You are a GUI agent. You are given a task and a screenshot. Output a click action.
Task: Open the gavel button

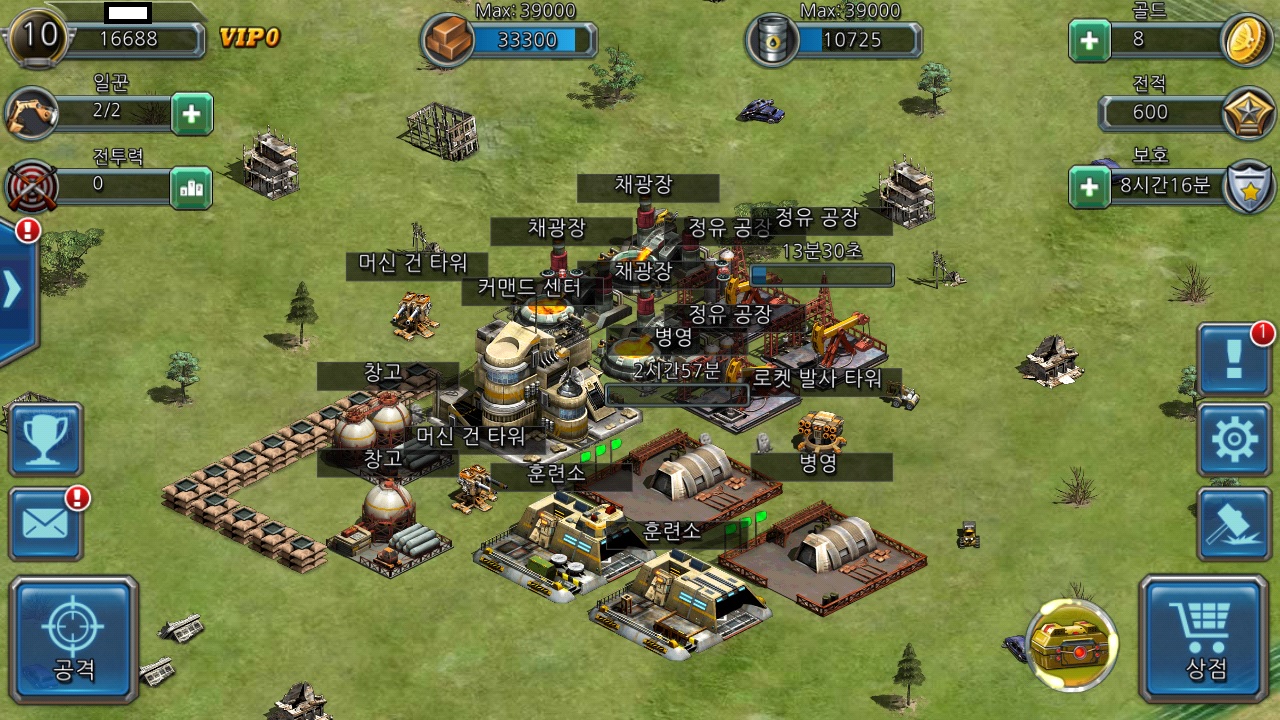pyautogui.click(x=1234, y=524)
